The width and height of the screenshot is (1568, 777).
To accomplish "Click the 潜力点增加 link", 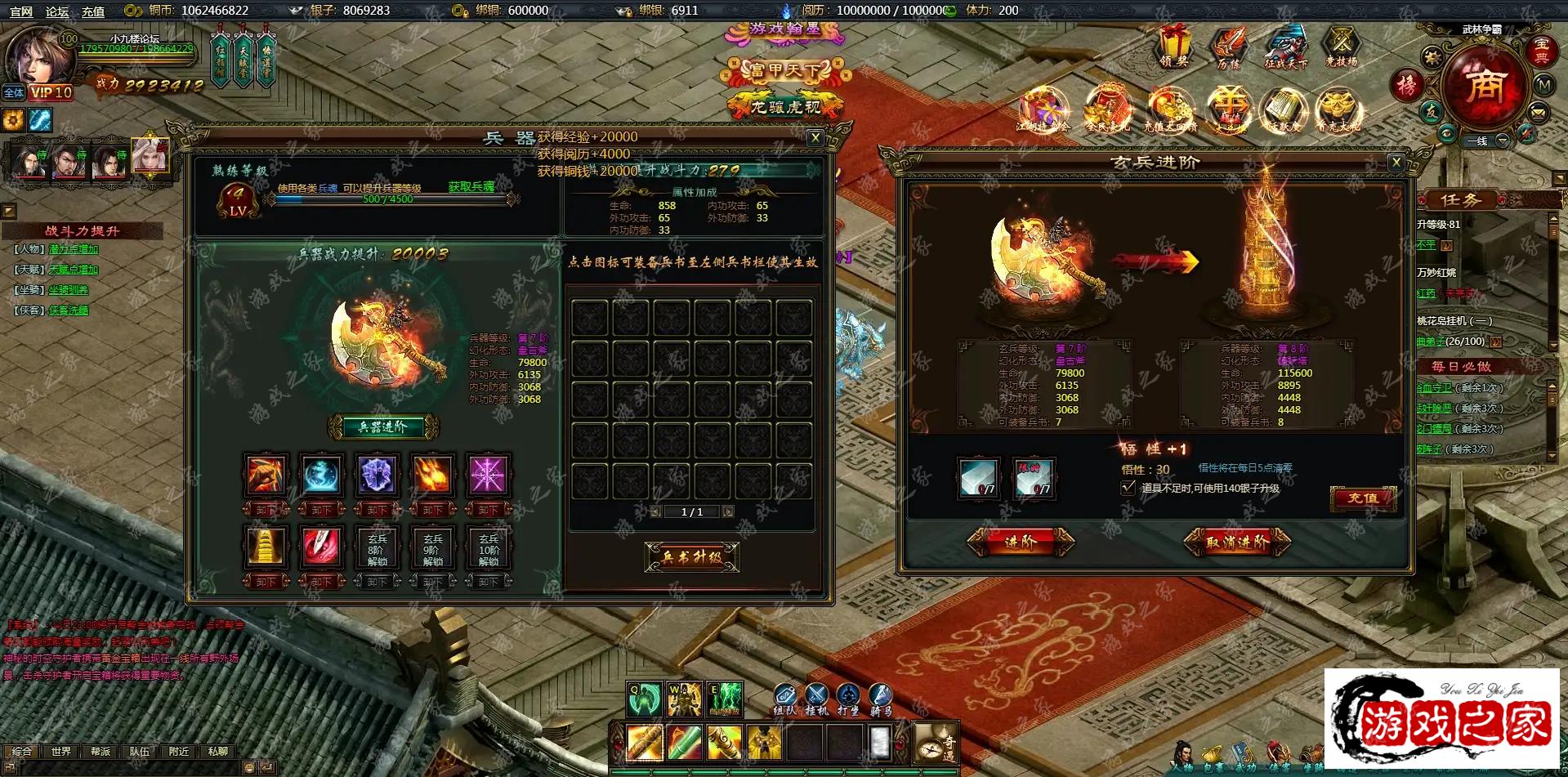I will pyautogui.click(x=74, y=249).
